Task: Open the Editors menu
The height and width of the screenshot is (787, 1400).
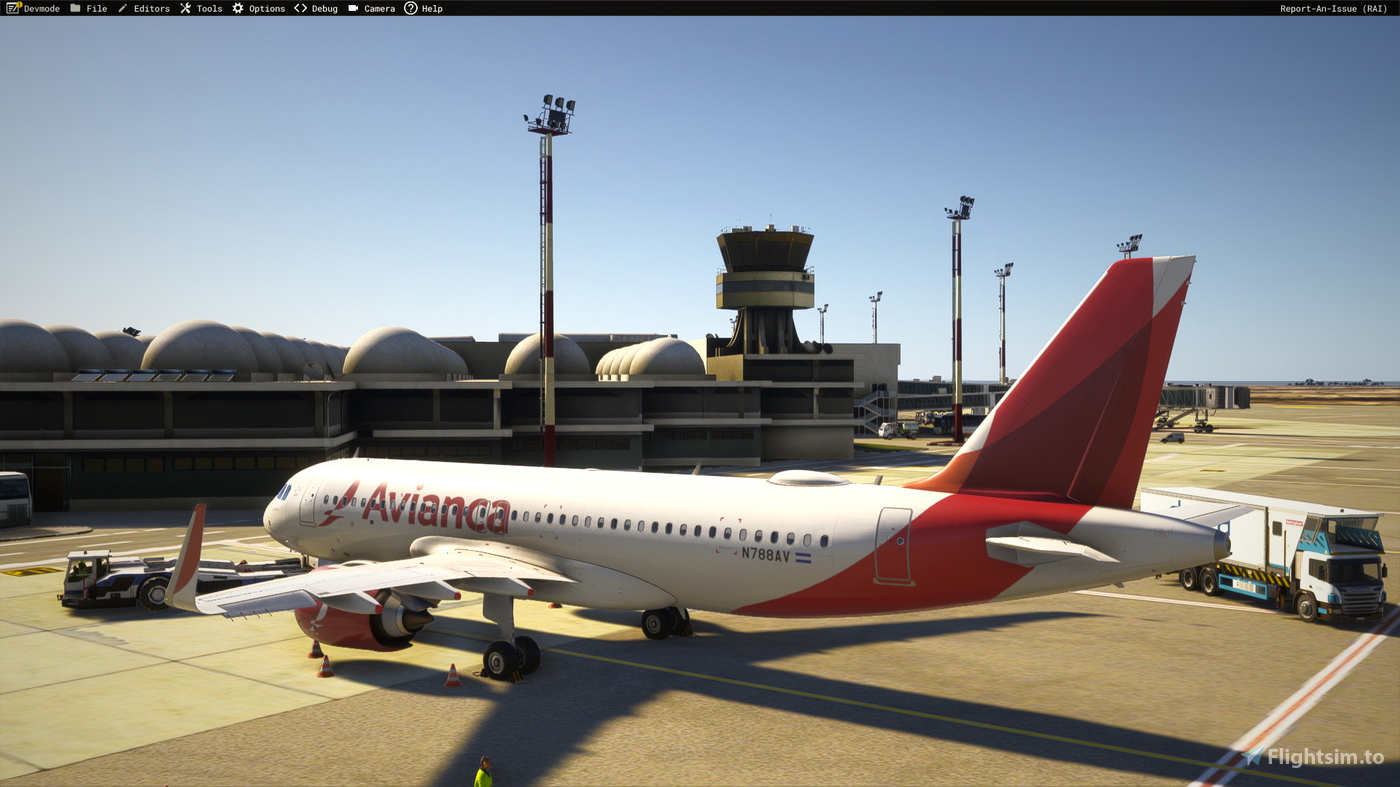Action: point(150,7)
